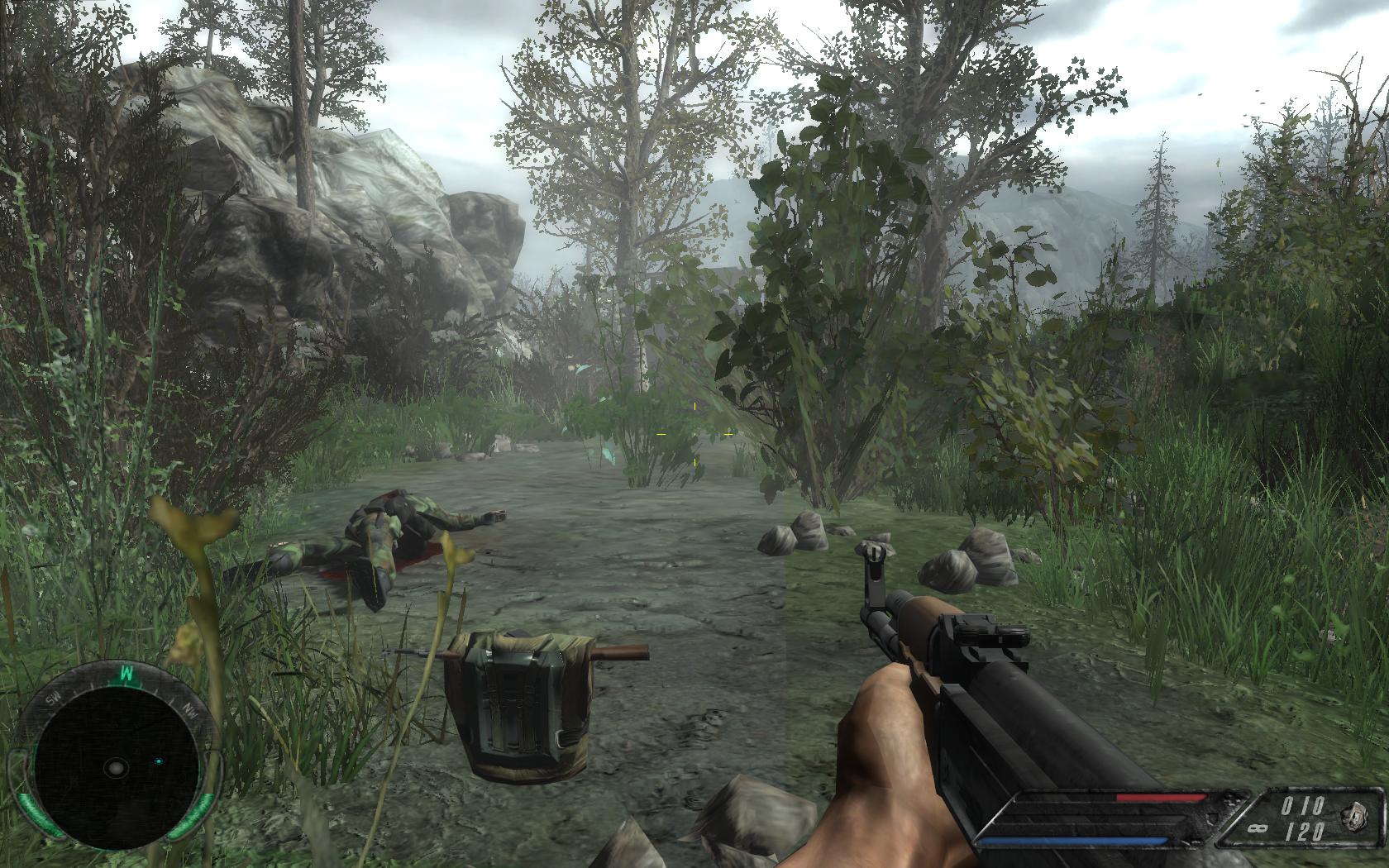Click the cyan blip on the radar

click(x=158, y=761)
